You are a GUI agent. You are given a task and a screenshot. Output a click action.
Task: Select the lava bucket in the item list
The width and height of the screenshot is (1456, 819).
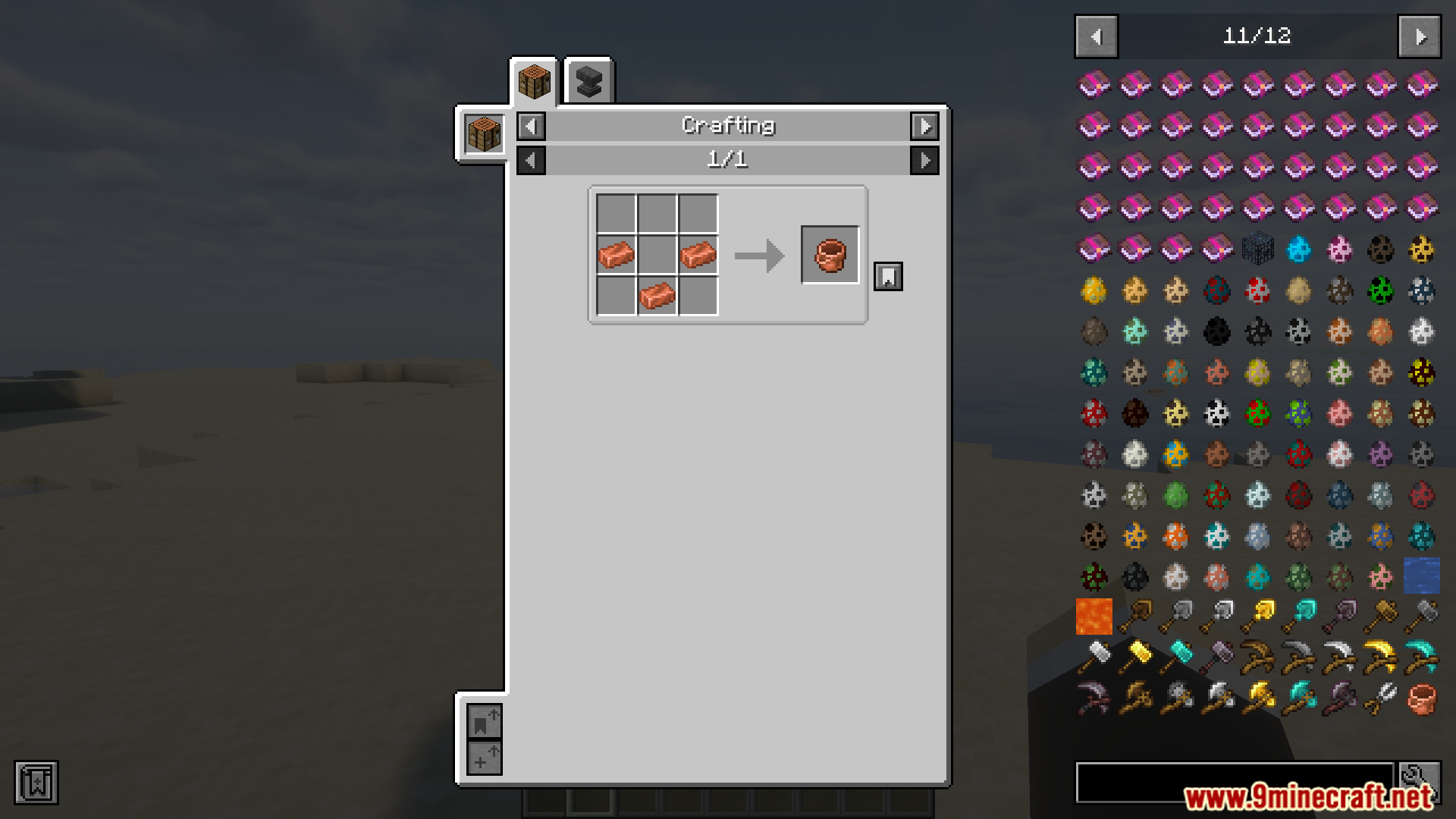[x=1094, y=616]
